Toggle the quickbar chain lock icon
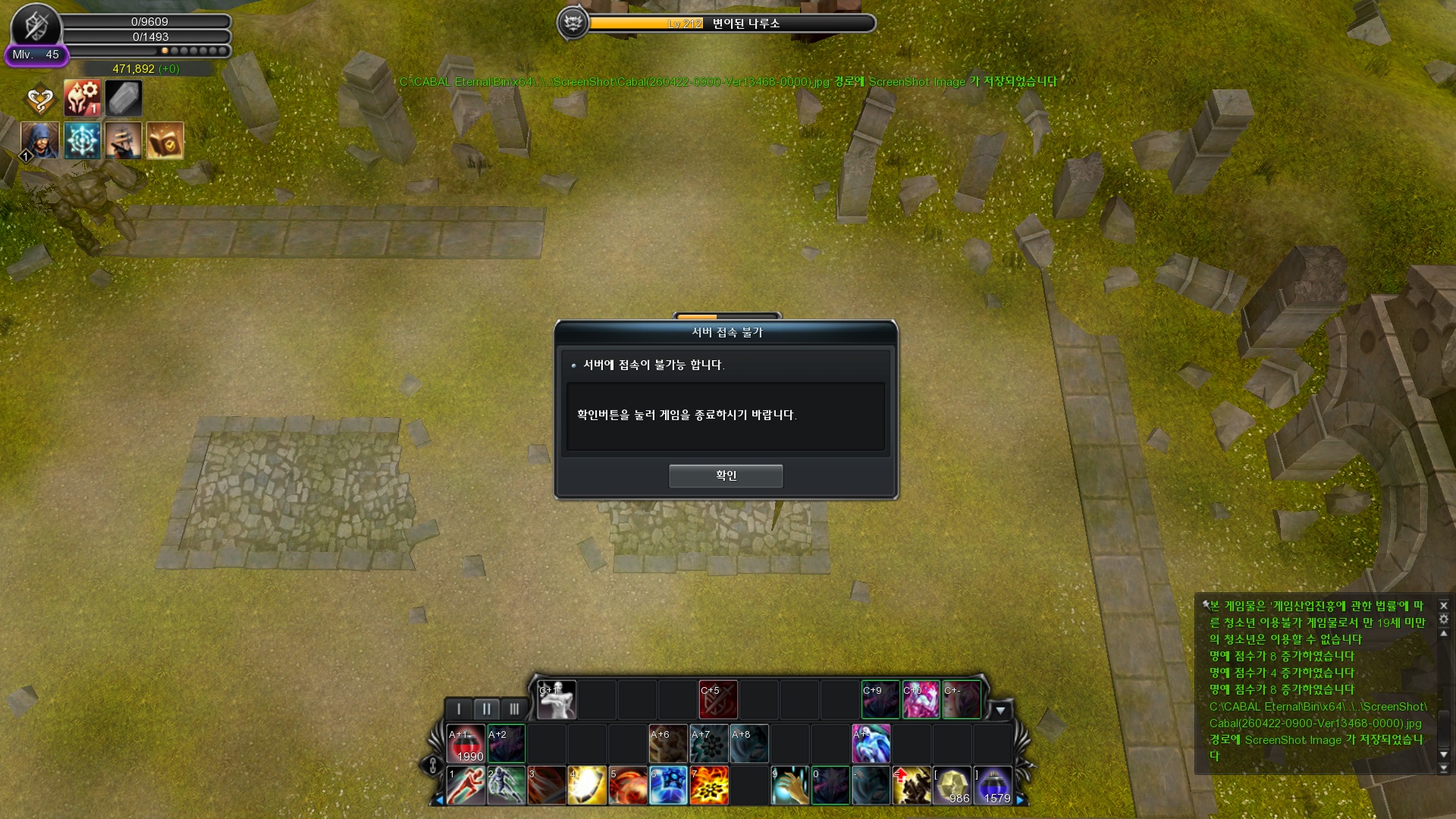The image size is (1456, 819). 432,765
